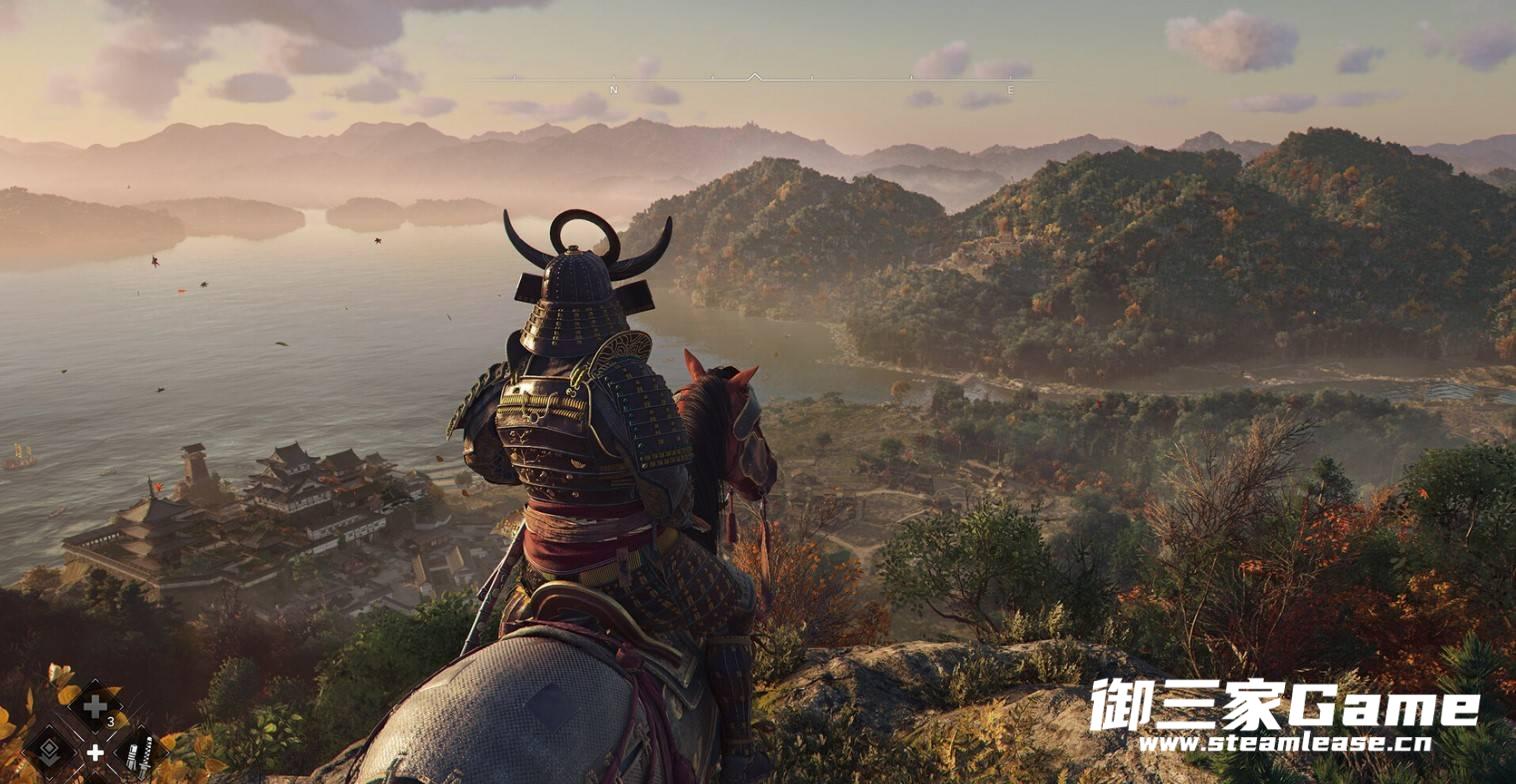The width and height of the screenshot is (1516, 784).
Task: Open the www.steamlease.cn watermark link
Action: pos(1284,744)
